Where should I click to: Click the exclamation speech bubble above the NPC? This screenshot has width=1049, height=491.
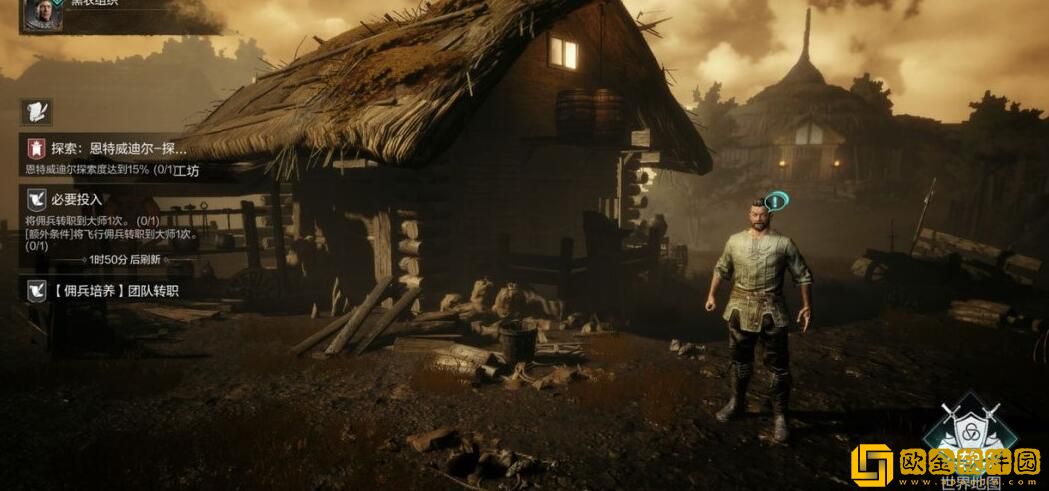[x=776, y=201]
